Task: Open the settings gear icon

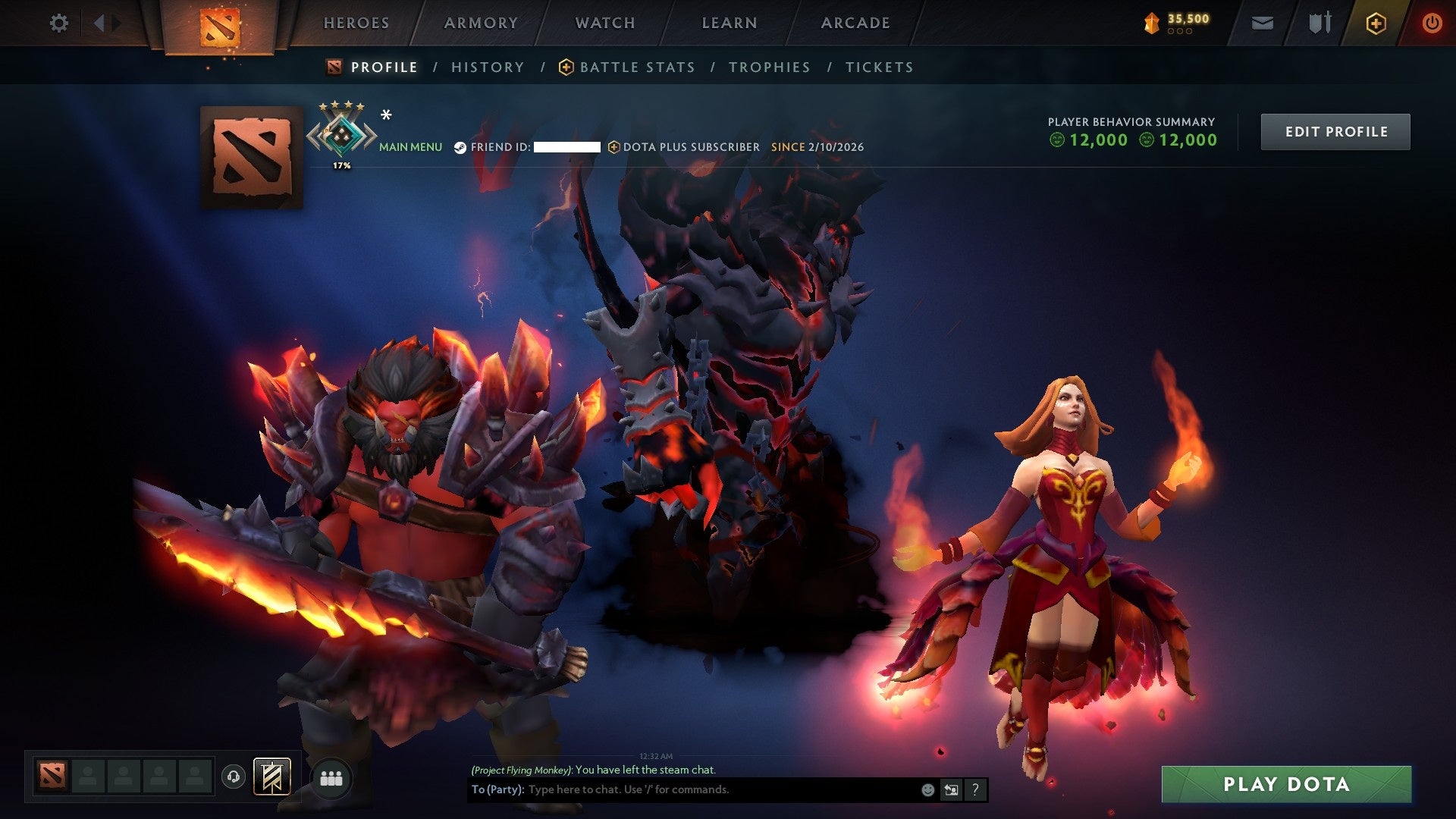Action: [59, 23]
